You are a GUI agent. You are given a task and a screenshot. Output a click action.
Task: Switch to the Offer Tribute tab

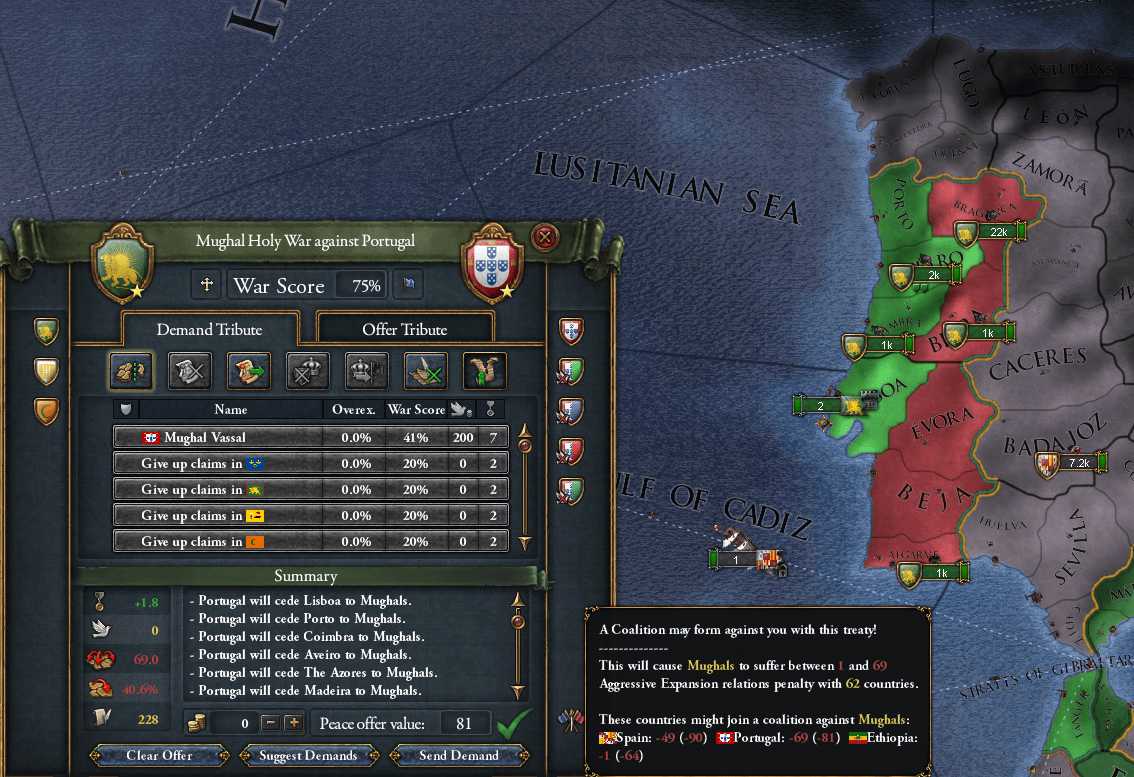[x=404, y=329]
